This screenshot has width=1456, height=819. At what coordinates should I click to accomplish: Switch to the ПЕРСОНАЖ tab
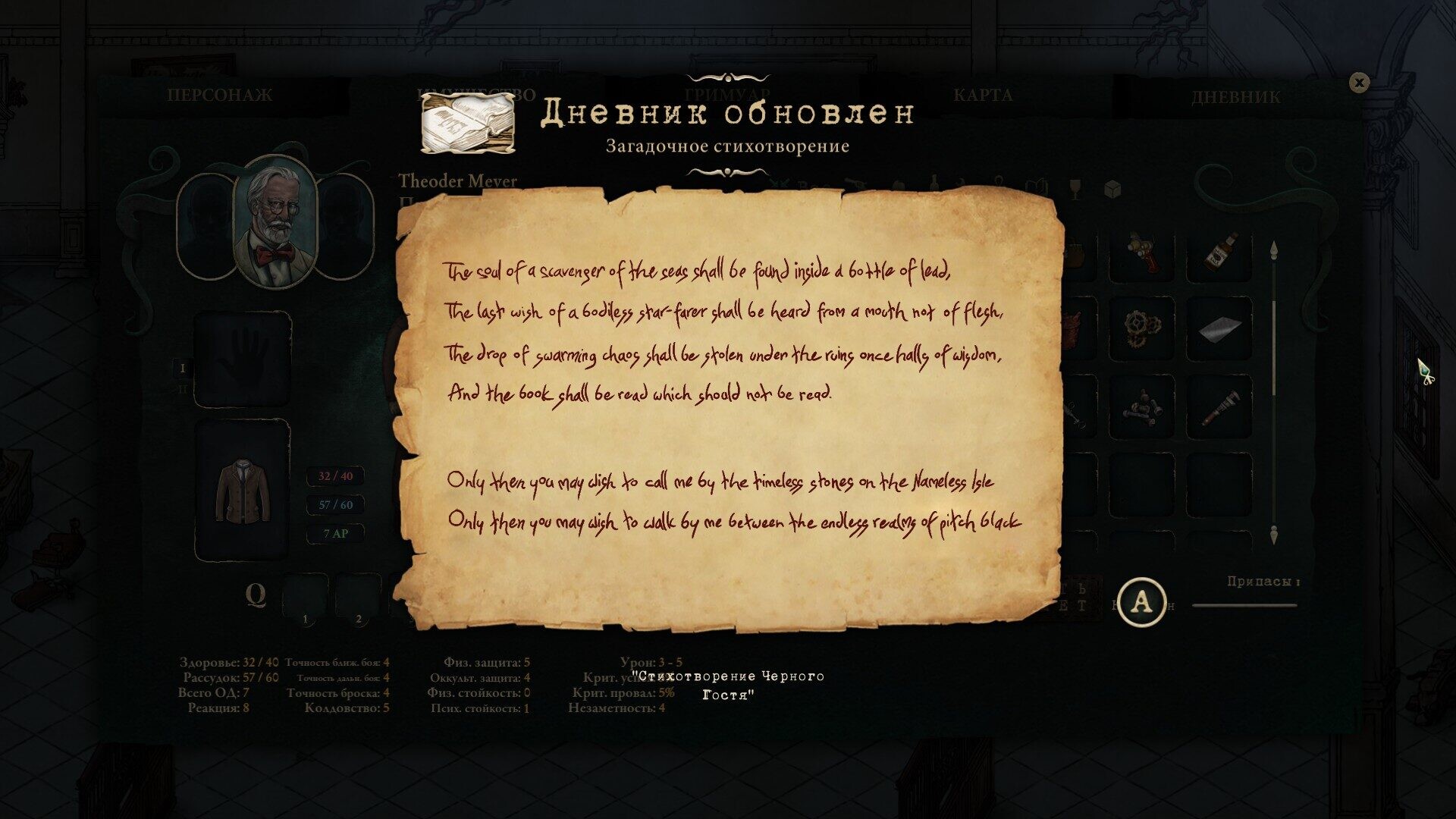[219, 96]
